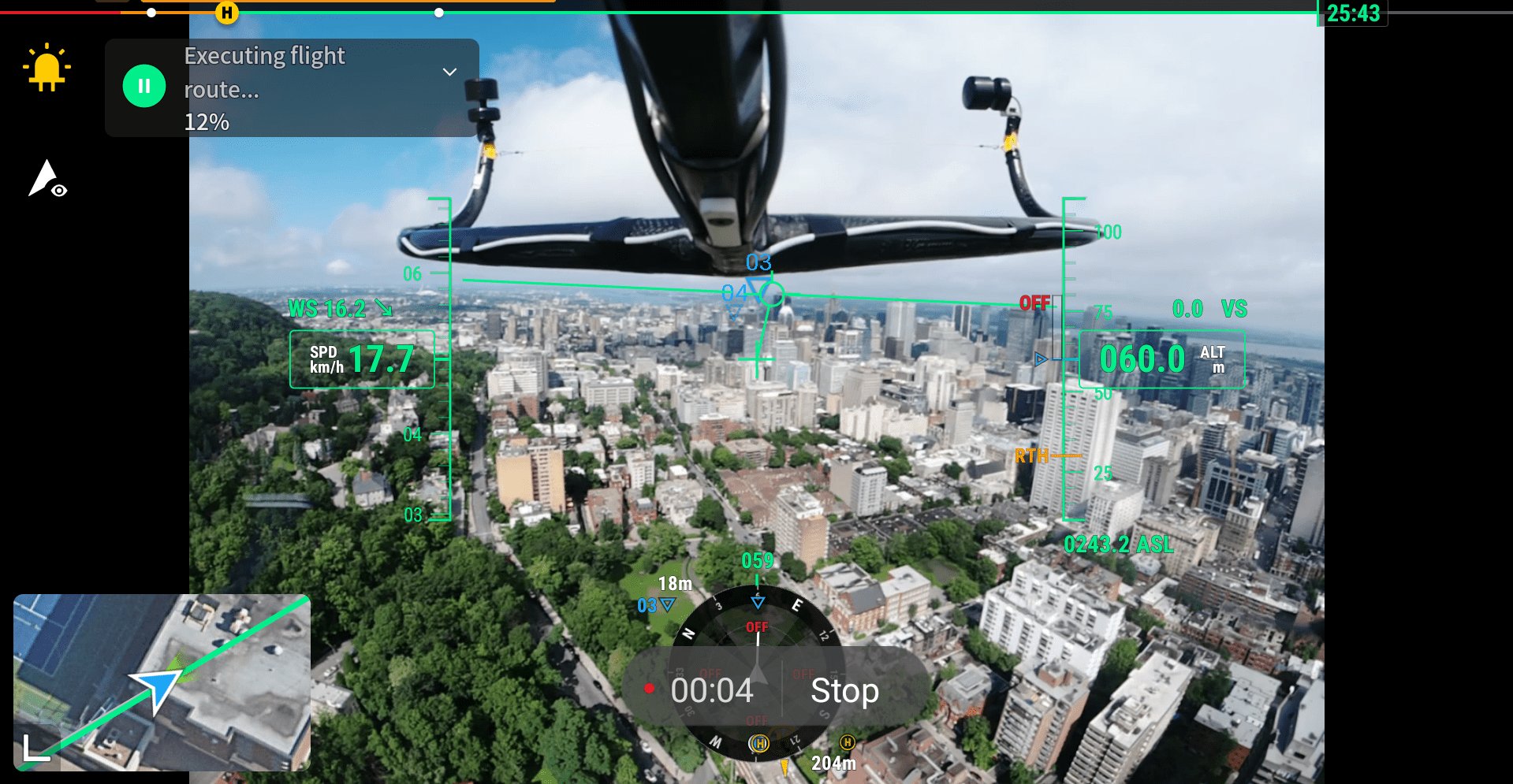Expand the flight route status dropdown
Screen dimensions: 1513x784
pos(449,72)
